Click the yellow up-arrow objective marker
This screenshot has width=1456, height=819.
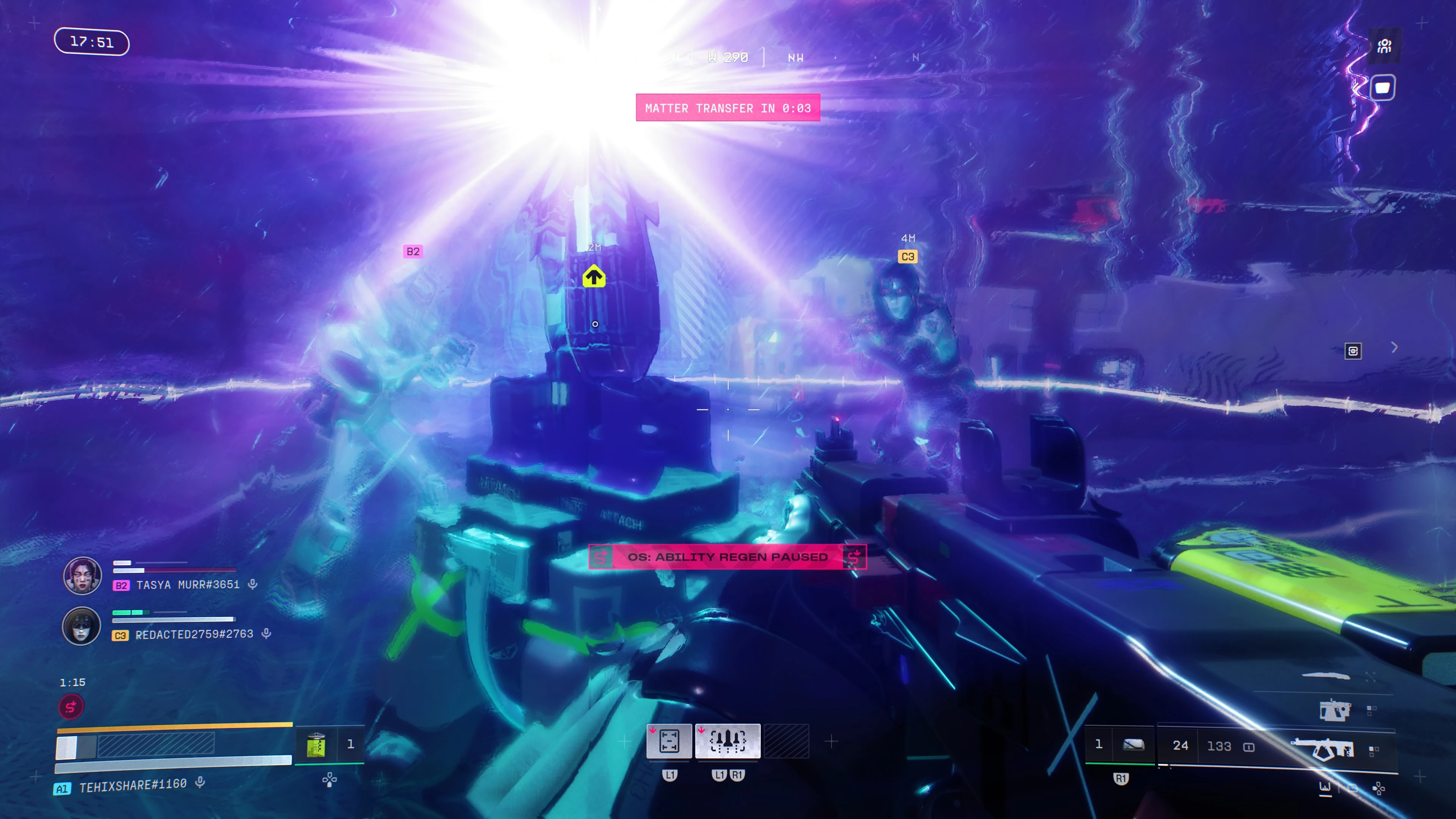[594, 277]
